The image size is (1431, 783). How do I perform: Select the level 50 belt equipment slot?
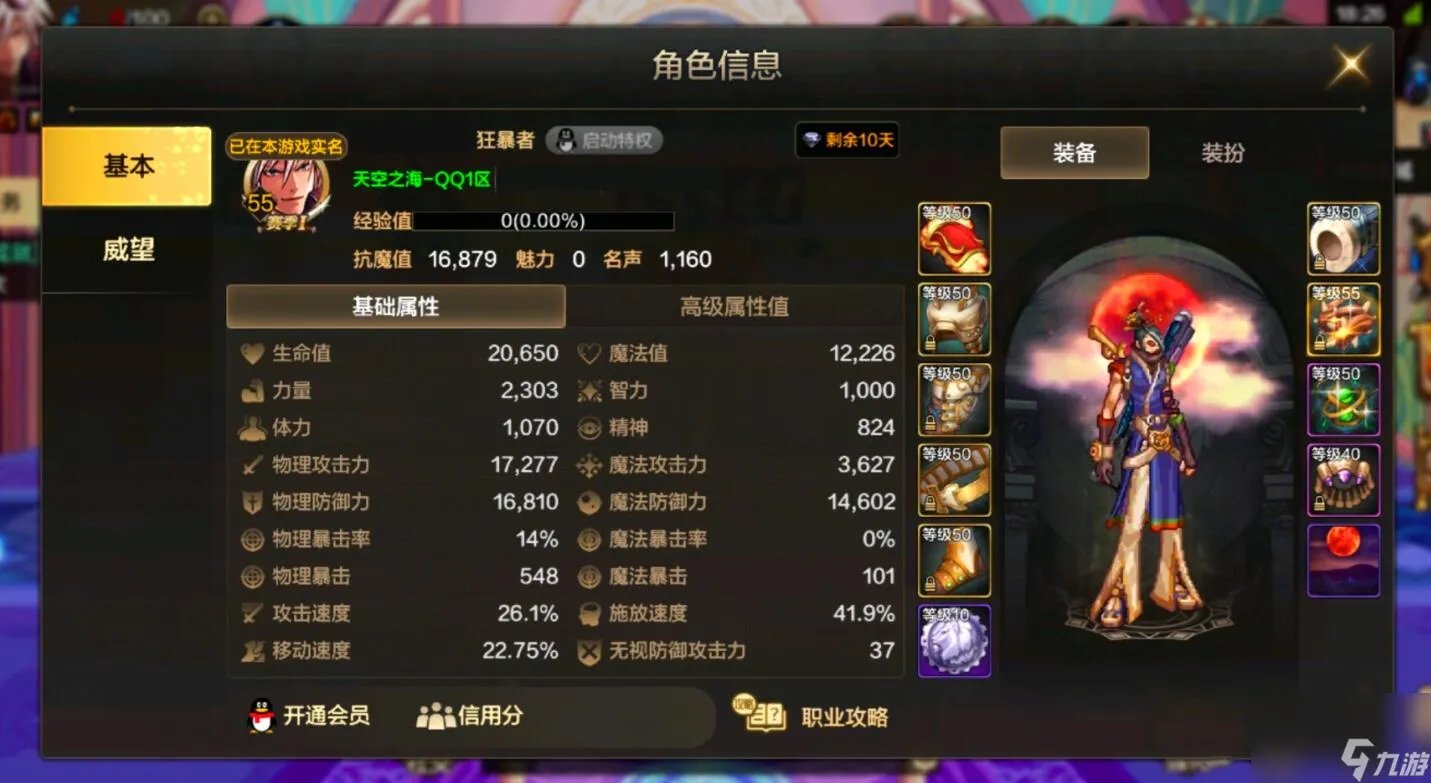click(954, 478)
